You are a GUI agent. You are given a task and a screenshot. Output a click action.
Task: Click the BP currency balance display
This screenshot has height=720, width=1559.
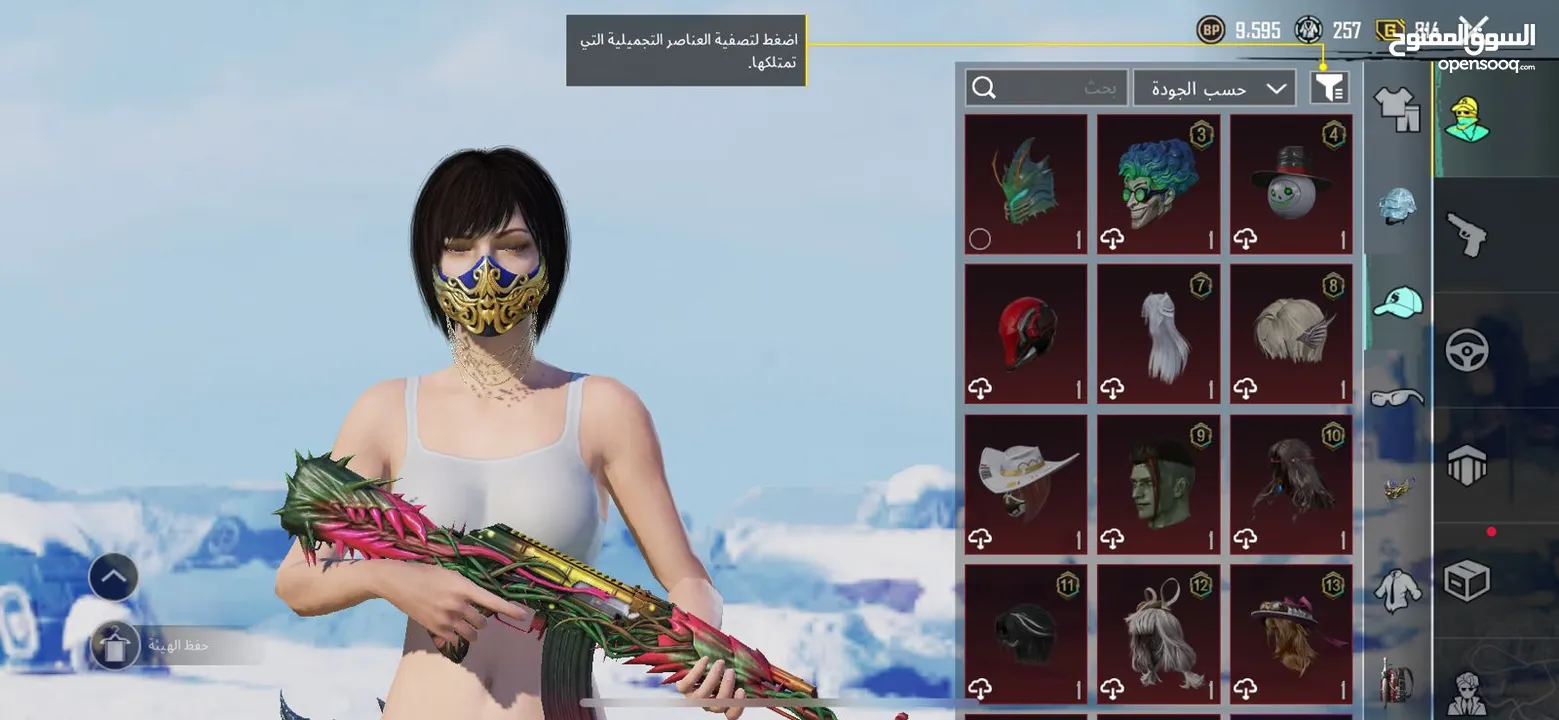(x=1240, y=29)
